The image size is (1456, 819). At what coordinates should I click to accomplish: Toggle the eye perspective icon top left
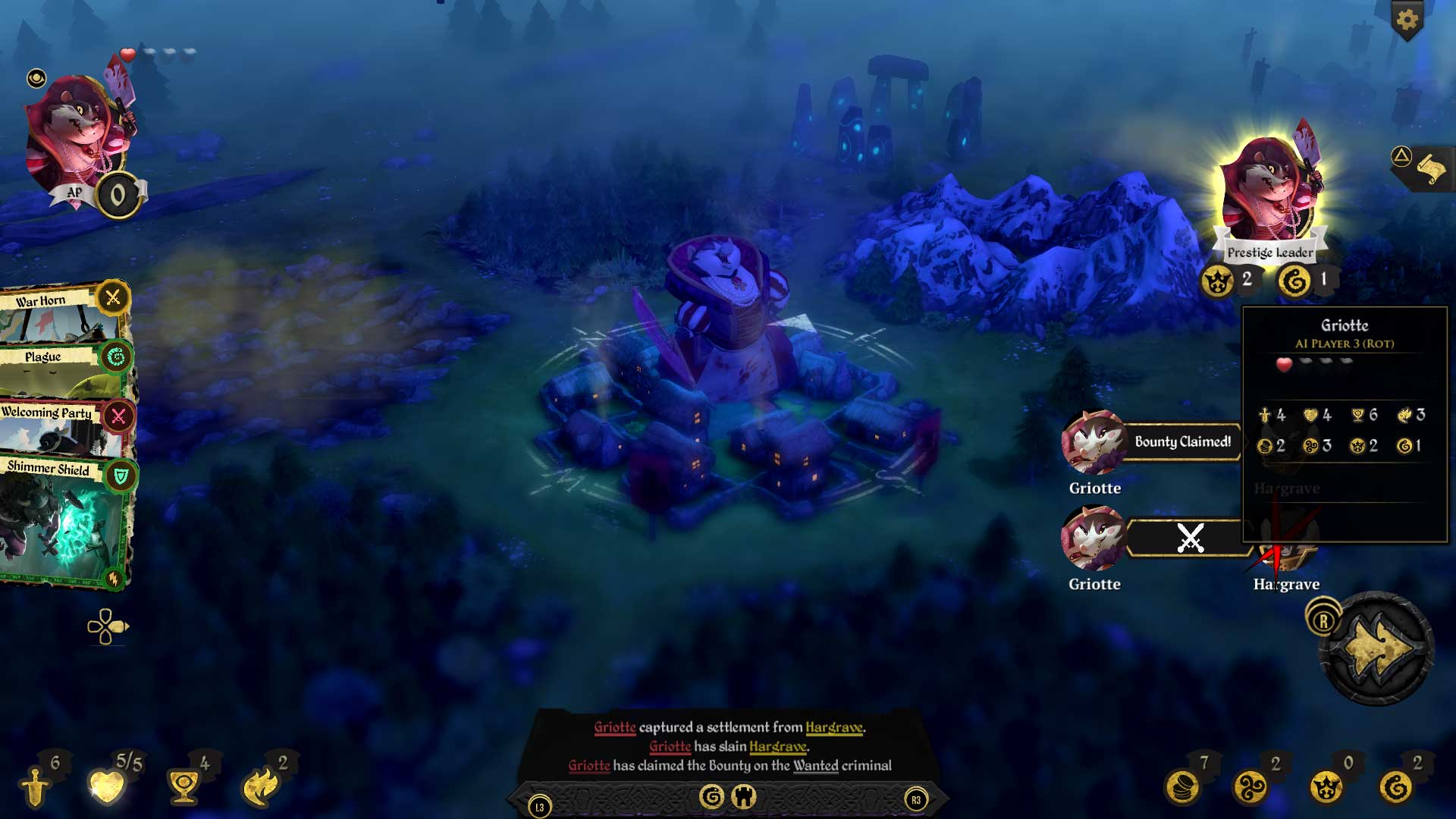(x=35, y=78)
